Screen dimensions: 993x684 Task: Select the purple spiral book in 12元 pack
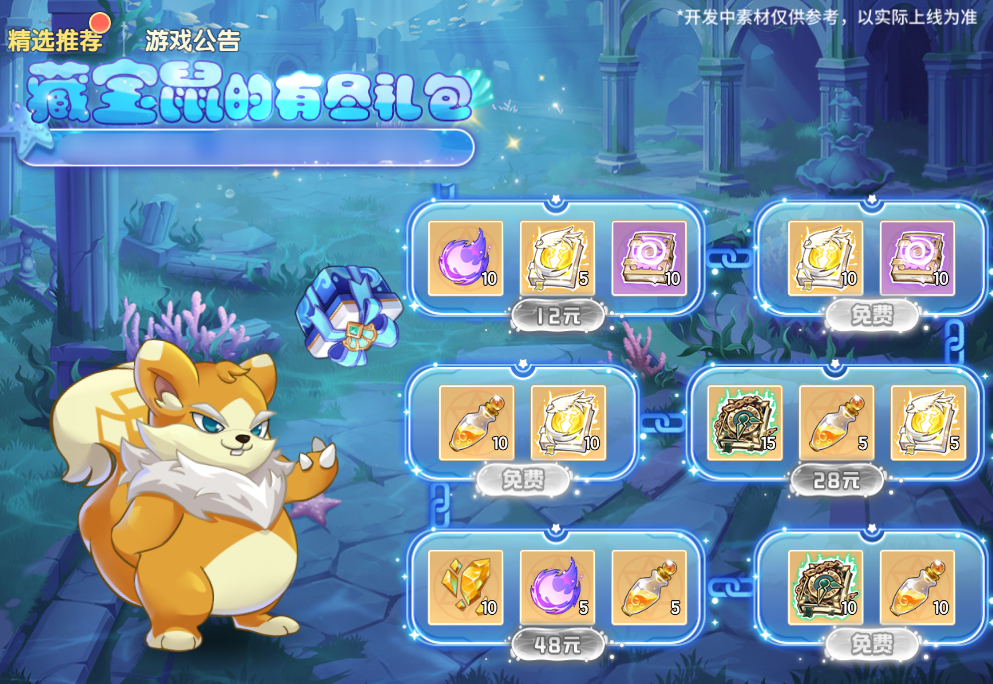click(649, 258)
